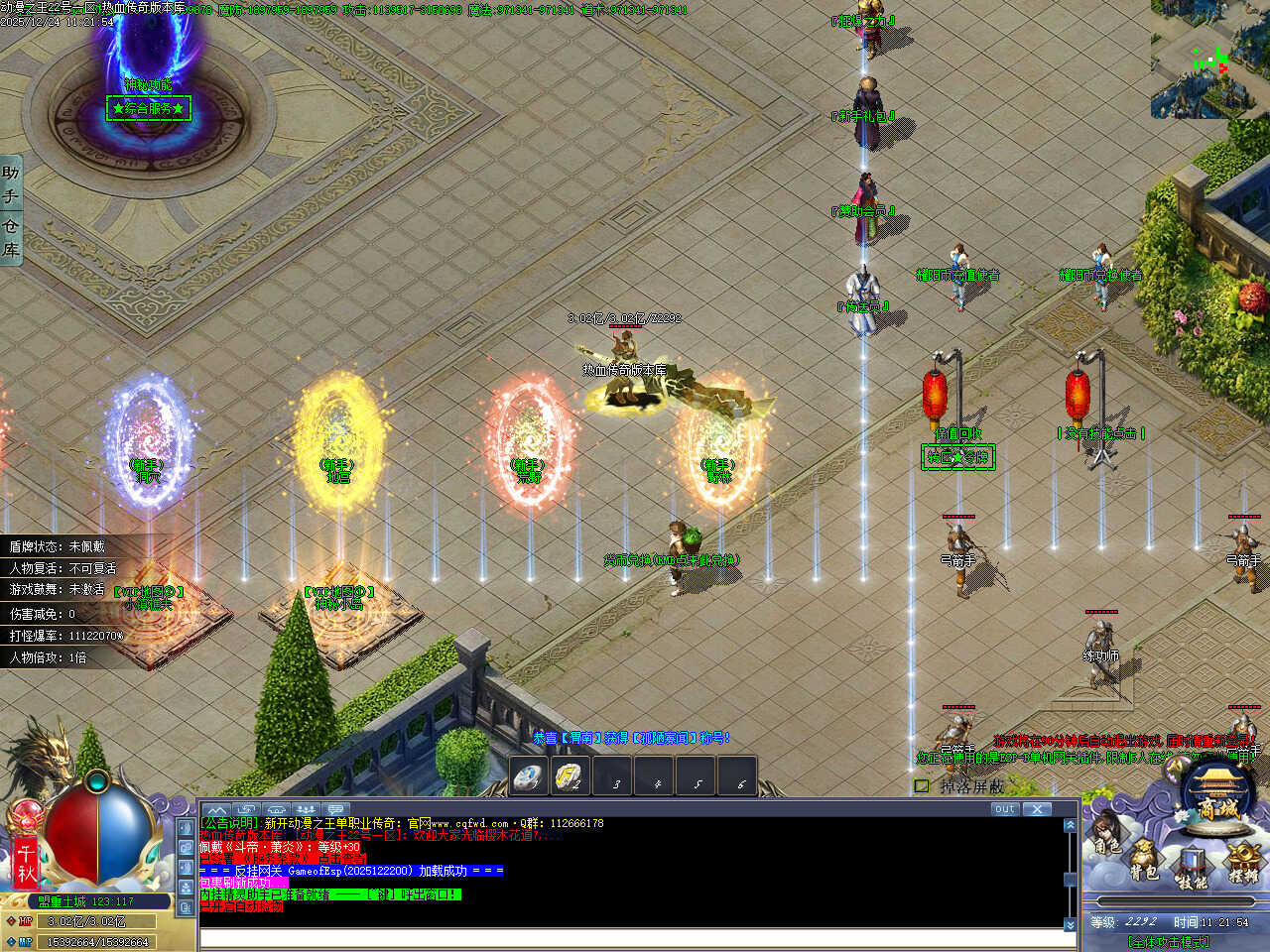Toggle the 掉落屏蔽 drop filter checkbox
Viewport: 1270px width, 952px height.
922,786
